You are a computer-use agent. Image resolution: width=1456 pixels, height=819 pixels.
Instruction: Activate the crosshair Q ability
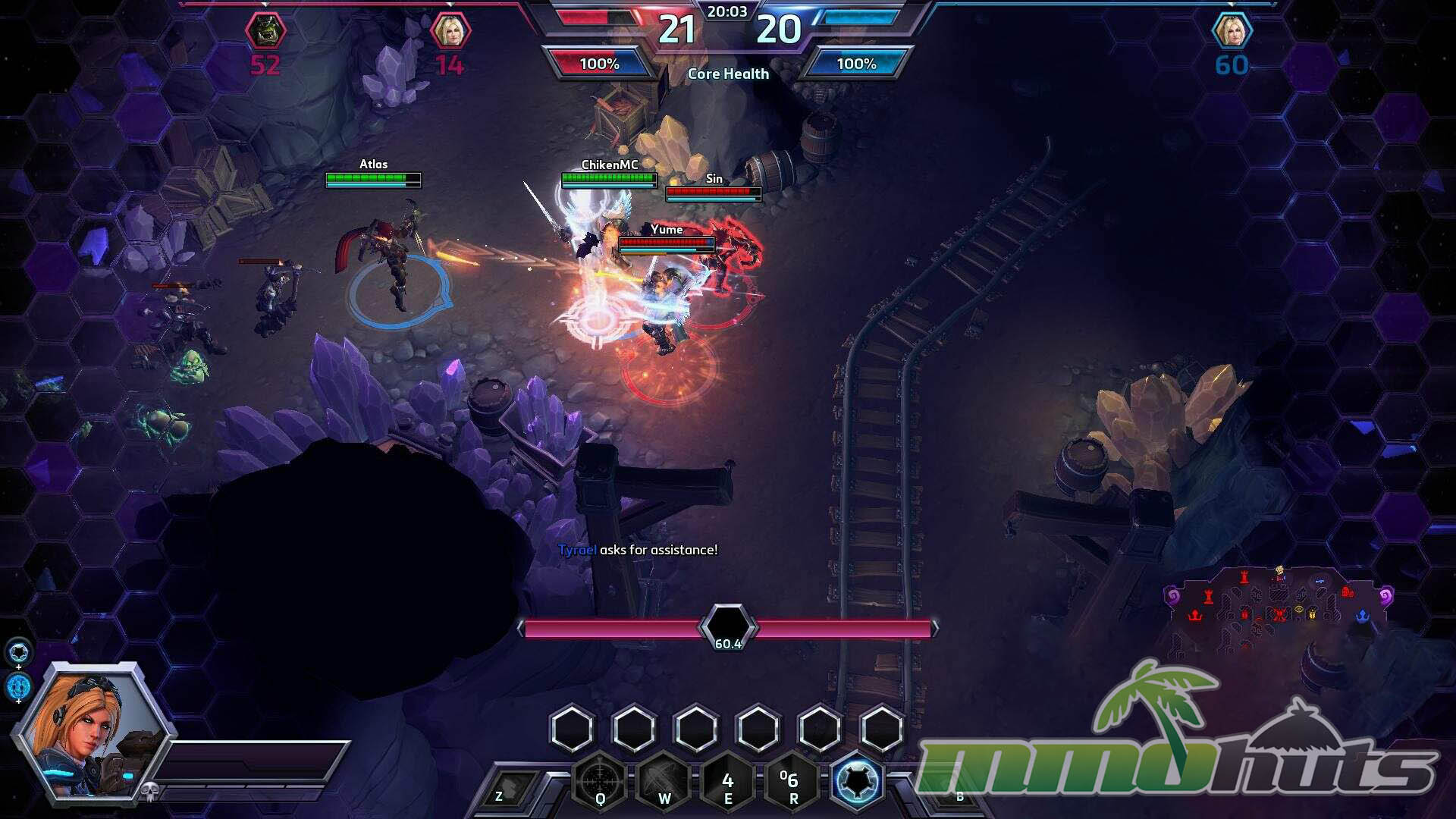pyautogui.click(x=600, y=780)
